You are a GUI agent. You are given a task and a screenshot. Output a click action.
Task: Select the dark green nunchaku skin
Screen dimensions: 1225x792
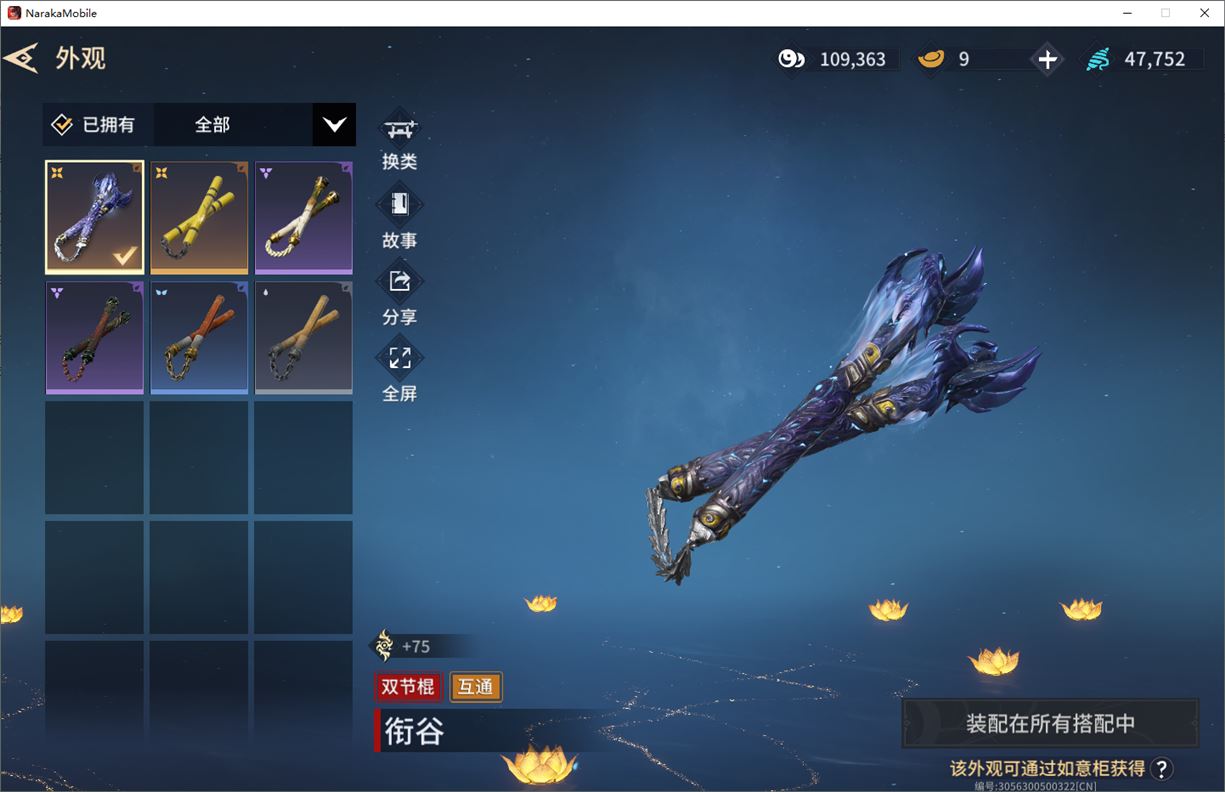click(94, 337)
